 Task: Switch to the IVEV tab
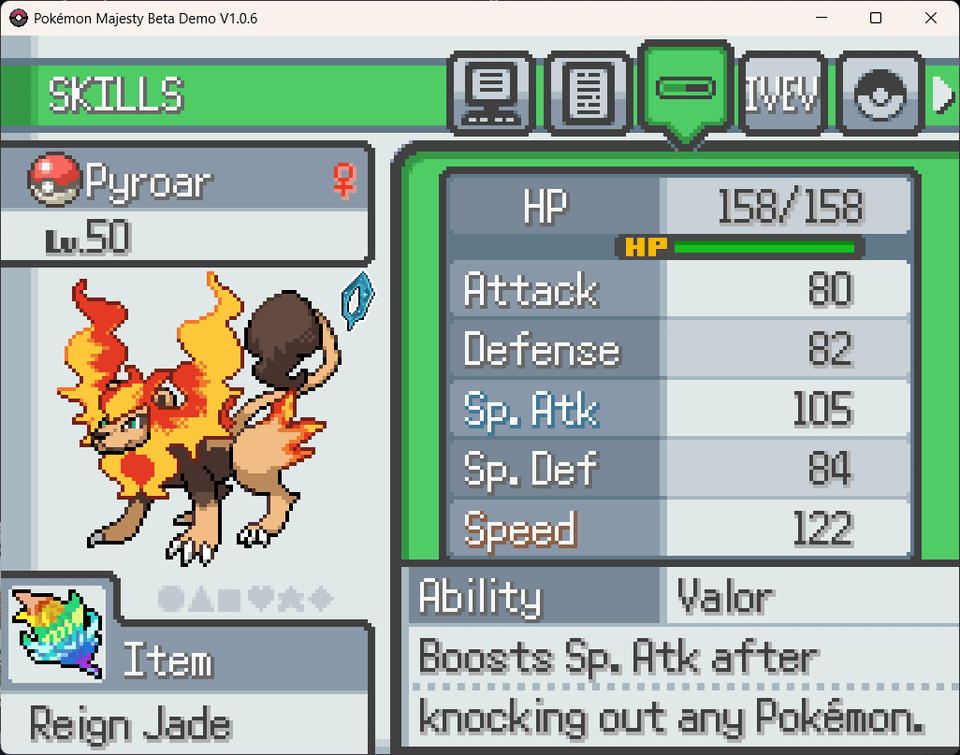click(x=781, y=94)
